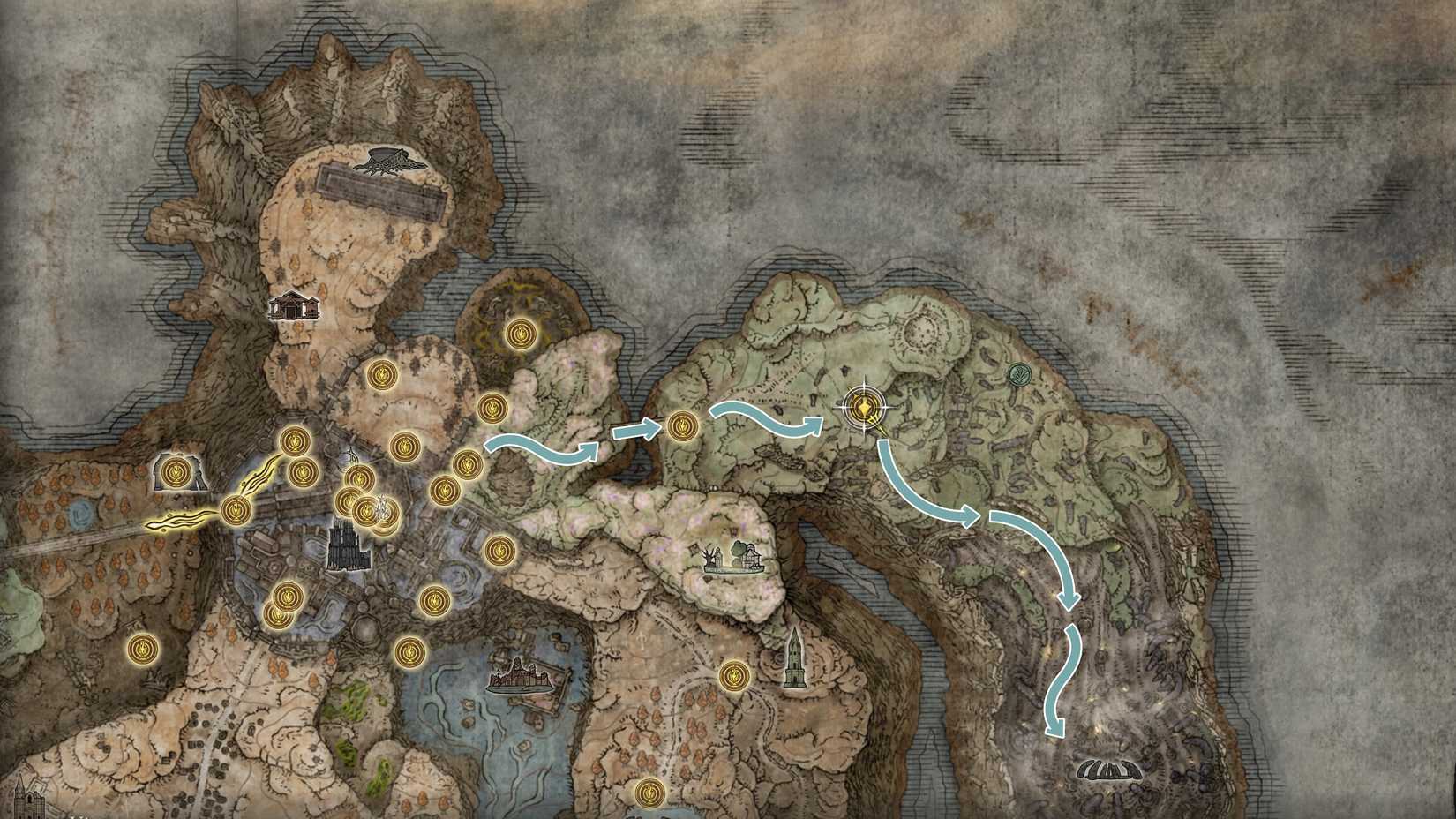Click the Divine Tower icon near the bottom center
The image size is (1456, 819).
click(794, 657)
